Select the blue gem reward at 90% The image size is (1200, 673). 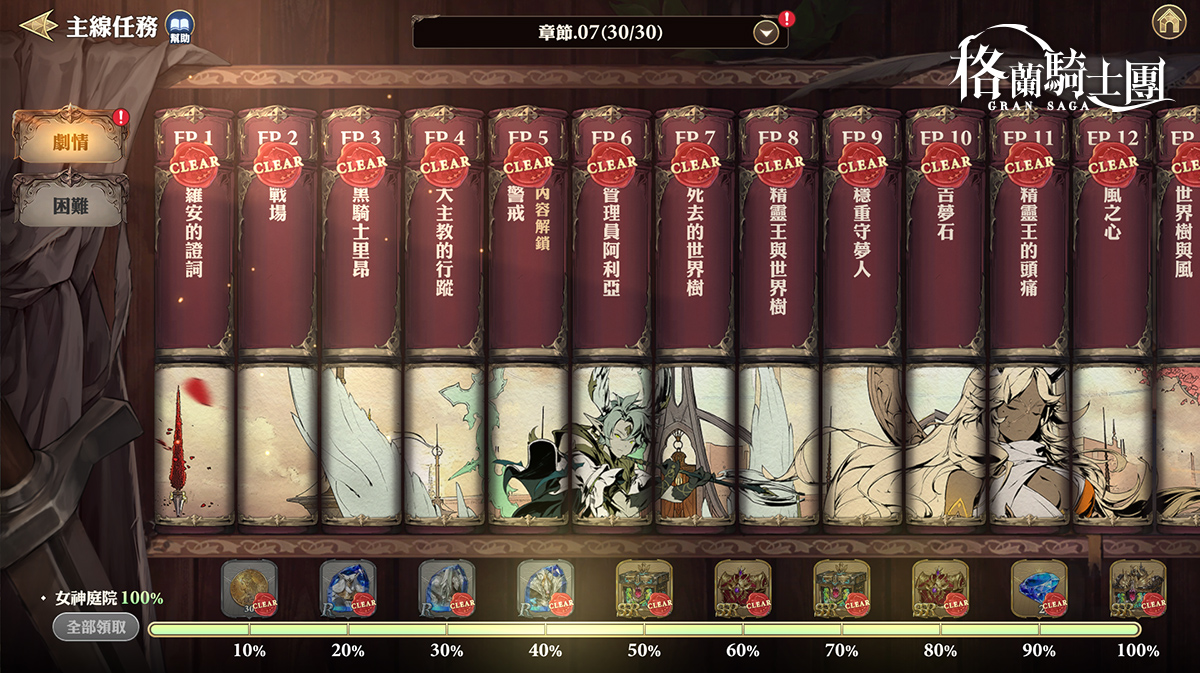coord(1037,588)
